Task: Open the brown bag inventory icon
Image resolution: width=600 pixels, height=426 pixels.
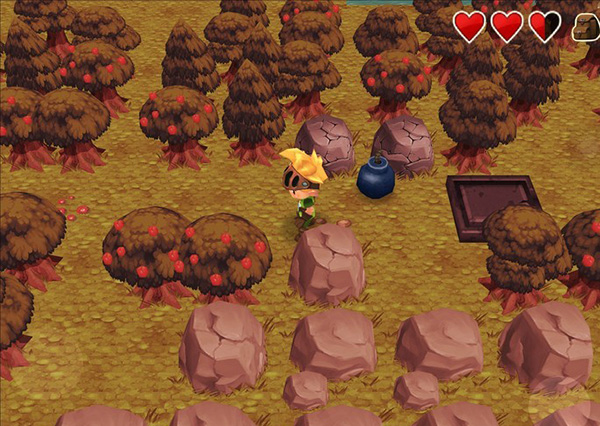Action: [587, 27]
